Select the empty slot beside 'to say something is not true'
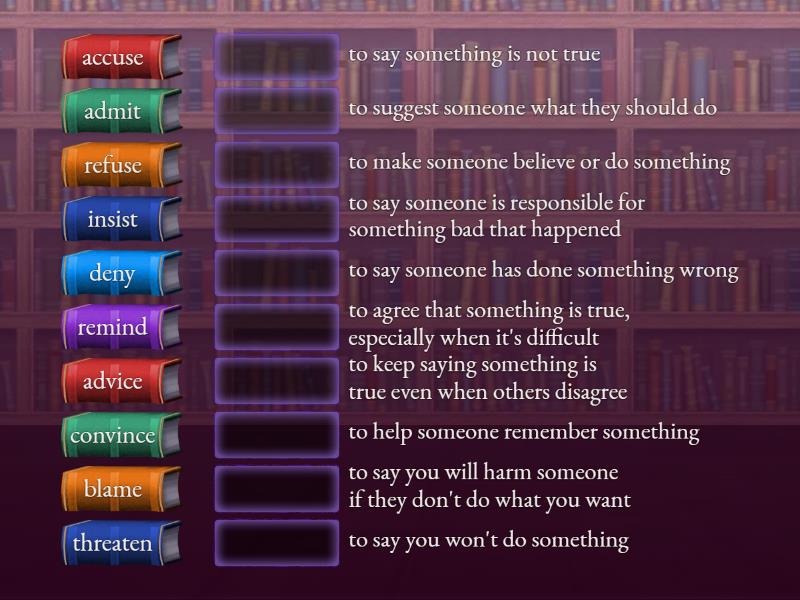This screenshot has width=800, height=600. point(277,58)
